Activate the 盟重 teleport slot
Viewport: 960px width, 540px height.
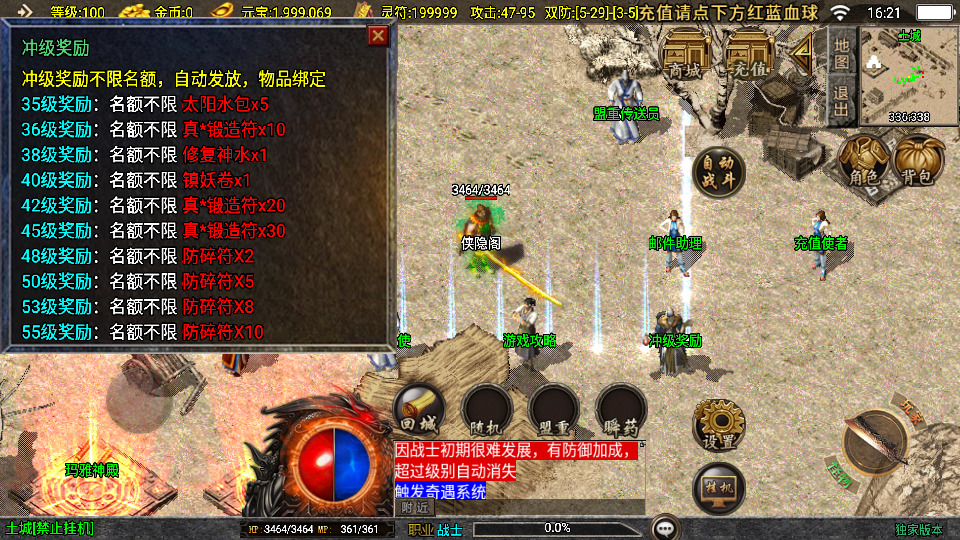[554, 410]
